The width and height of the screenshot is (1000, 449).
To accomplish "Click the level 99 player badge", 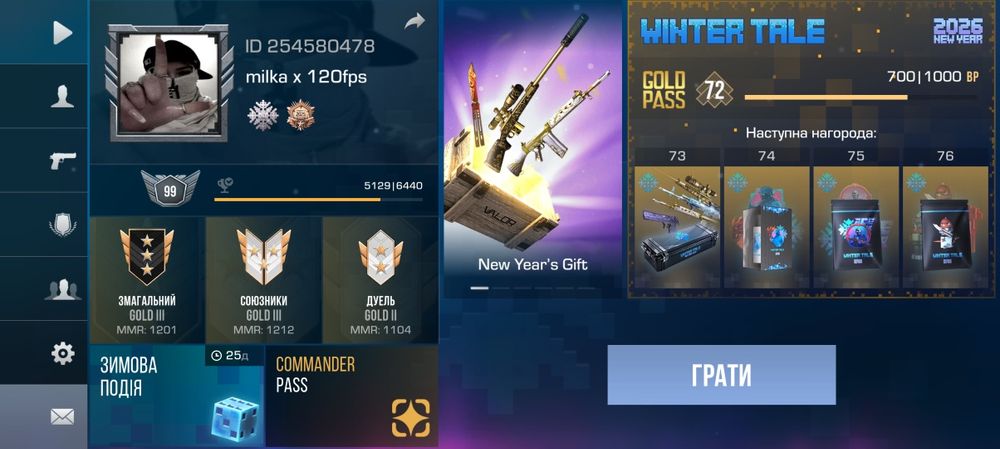I will click(170, 191).
